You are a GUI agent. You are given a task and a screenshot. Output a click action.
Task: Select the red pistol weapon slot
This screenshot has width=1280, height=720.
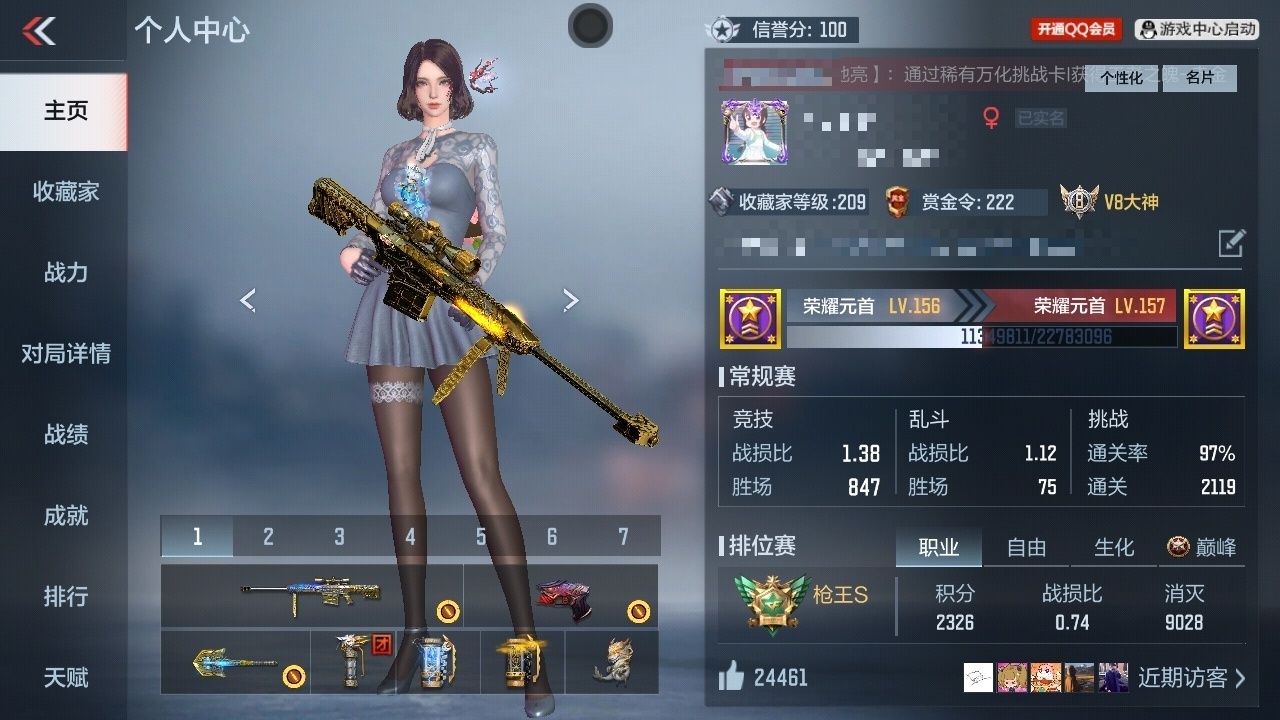561,596
